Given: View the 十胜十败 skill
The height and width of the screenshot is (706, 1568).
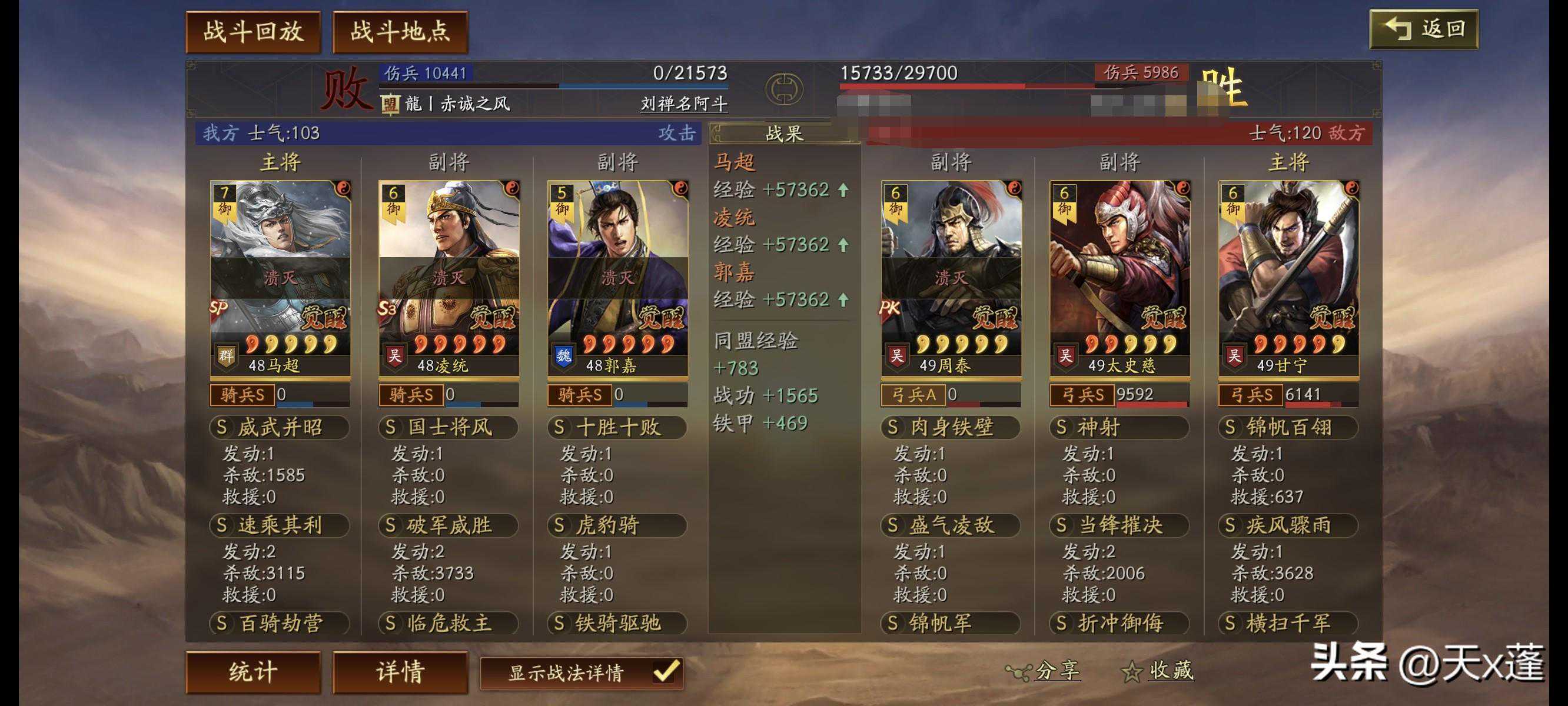Looking at the screenshot, I should (x=617, y=427).
